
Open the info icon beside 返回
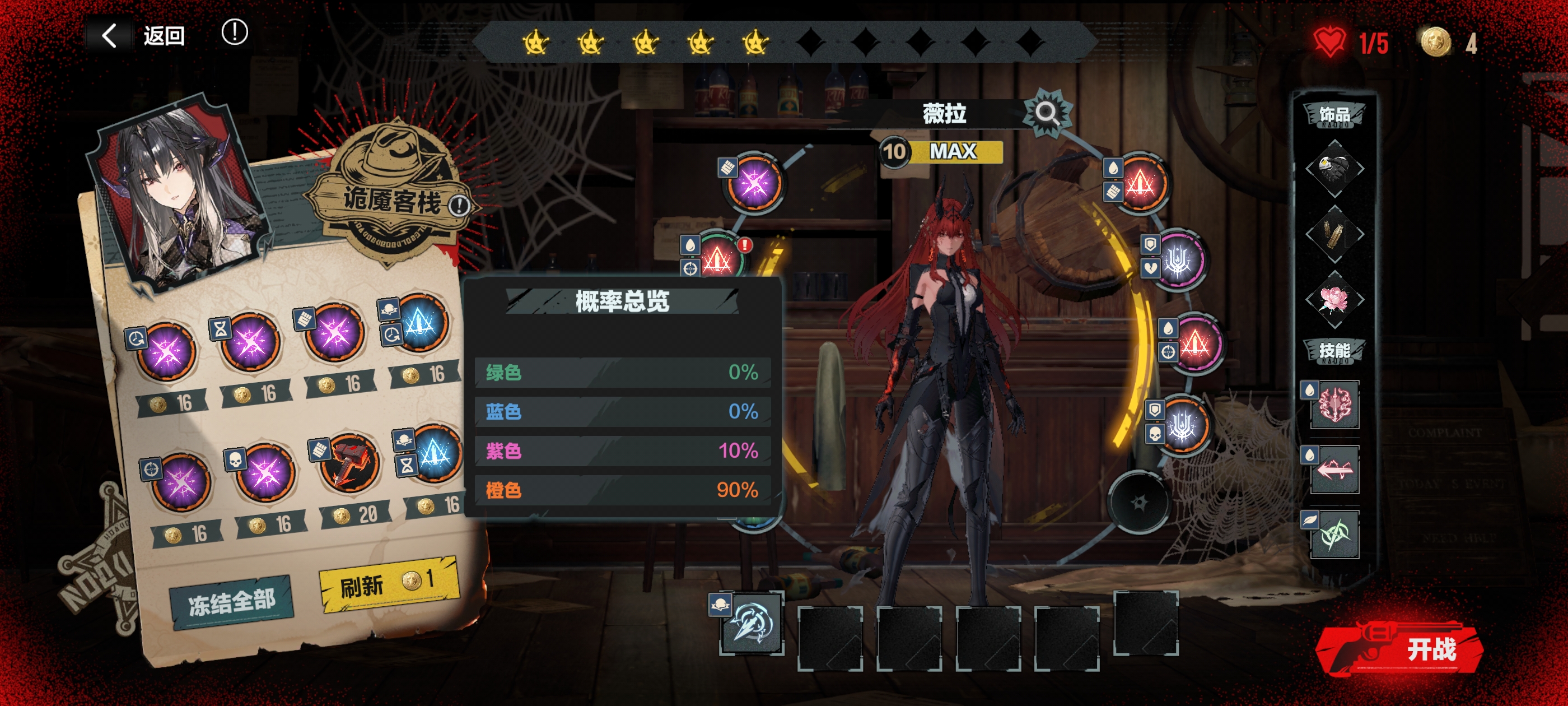click(x=234, y=32)
